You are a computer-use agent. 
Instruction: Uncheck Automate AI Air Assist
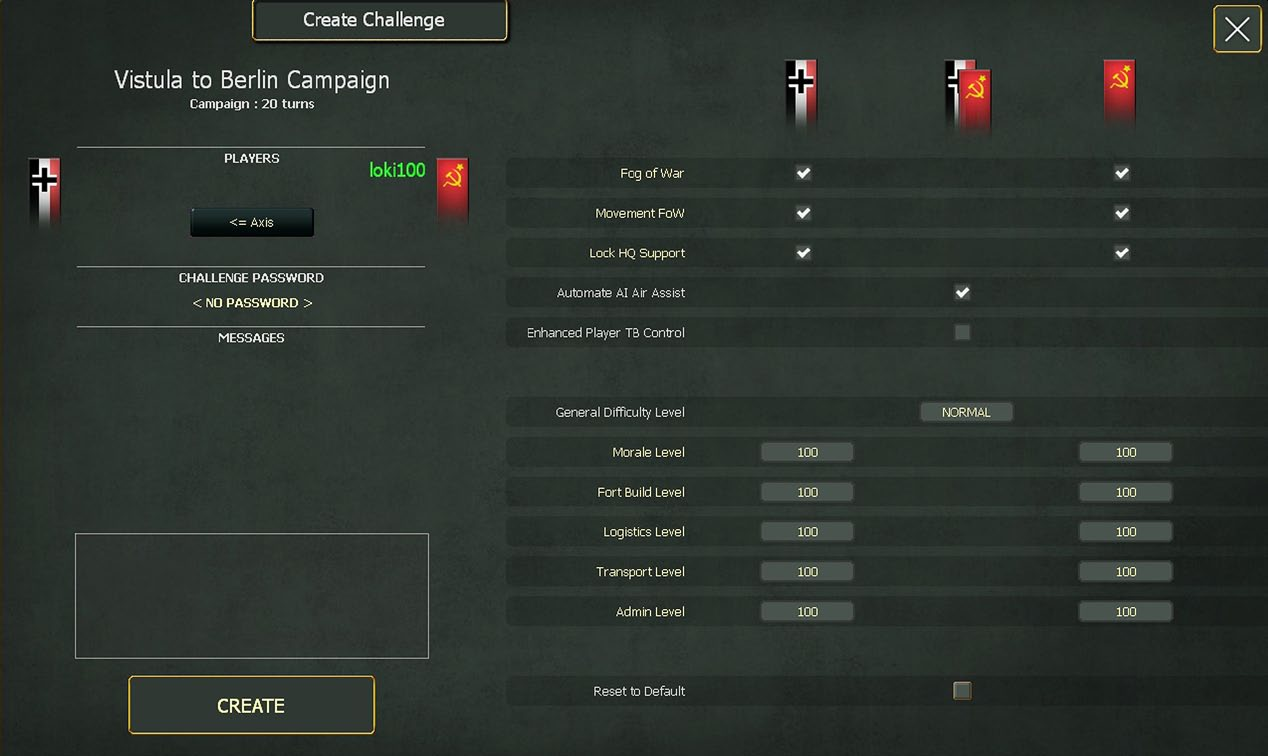[962, 293]
